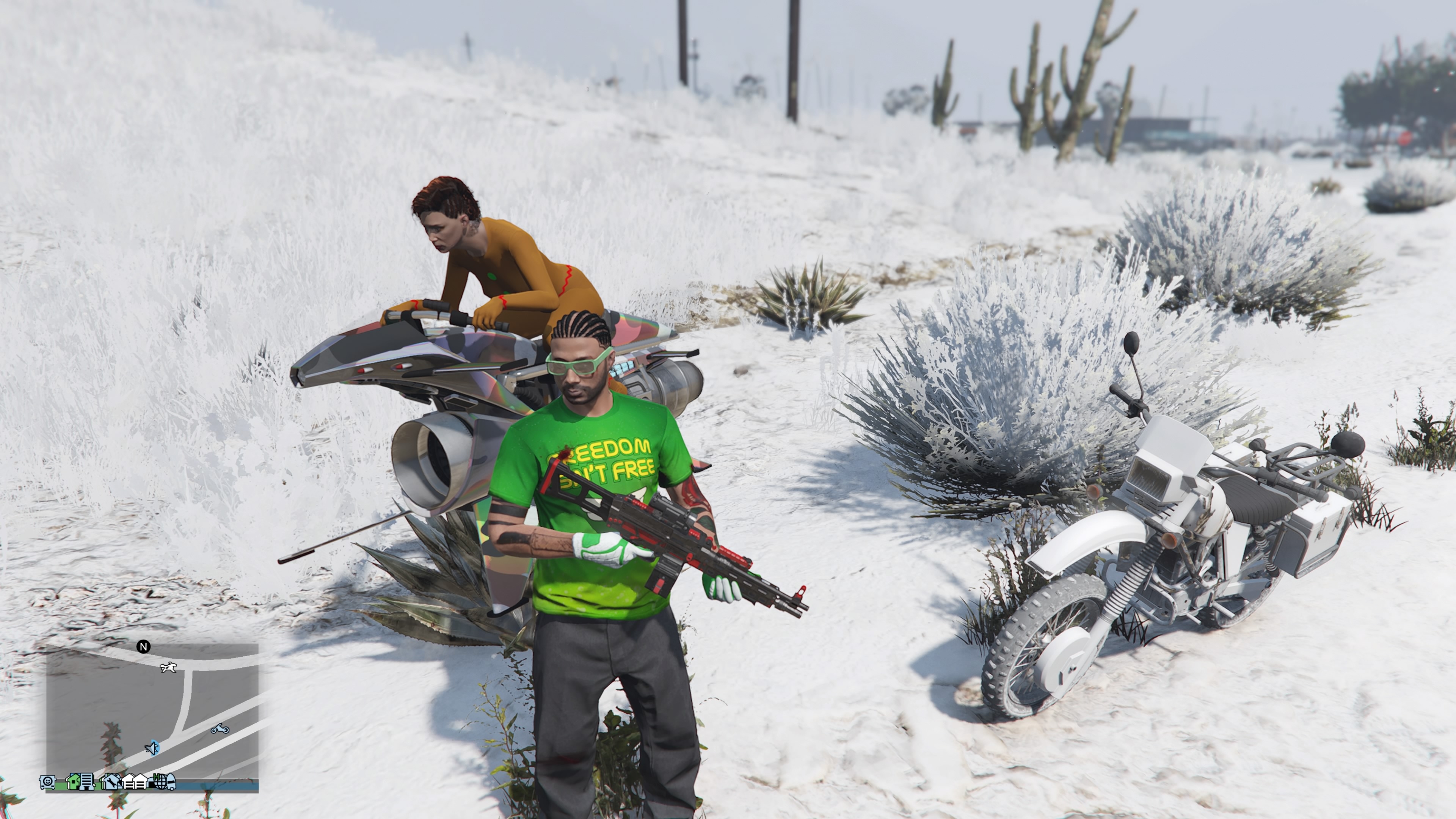Click the blue jet blip on minimap
1456x819 pixels.
(x=152, y=748)
